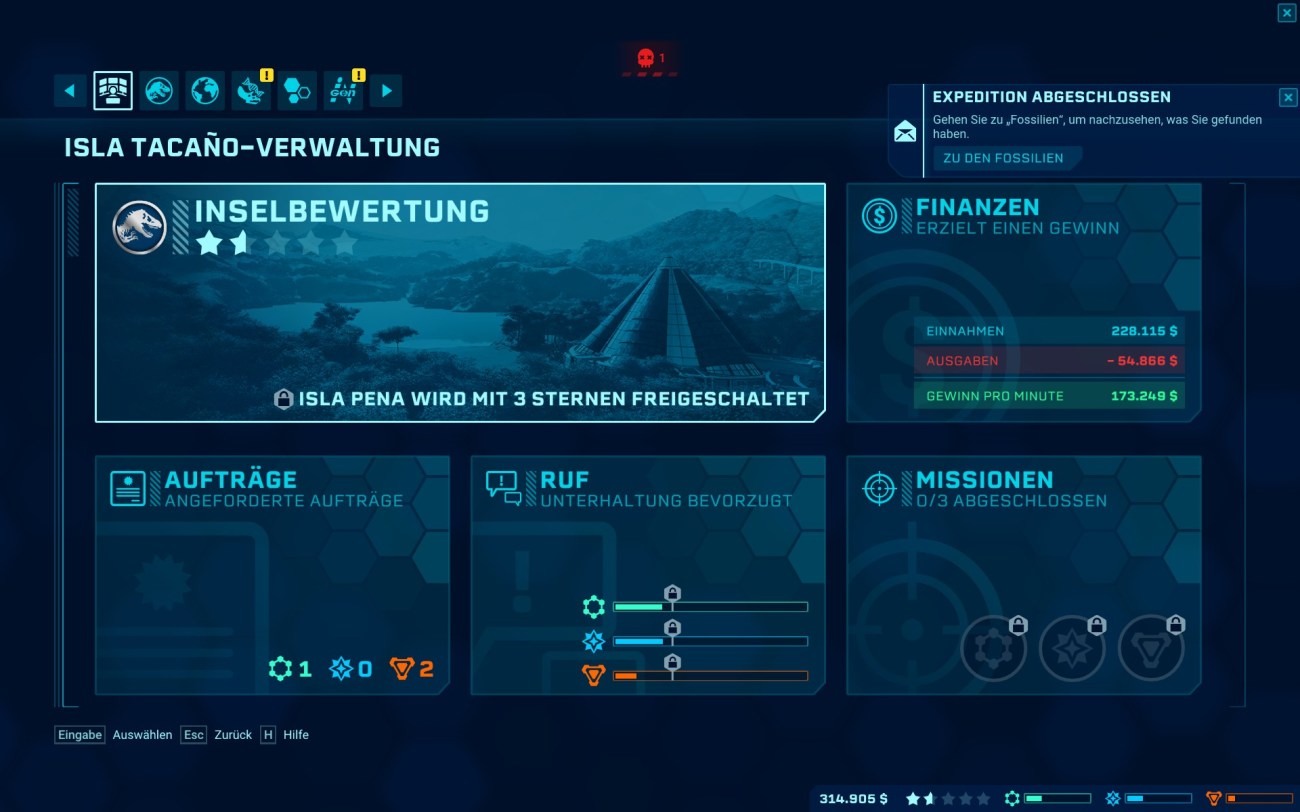Screen dimensions: 1300x812
Task: Go to previous tab with left arrow
Action: pos(69,91)
